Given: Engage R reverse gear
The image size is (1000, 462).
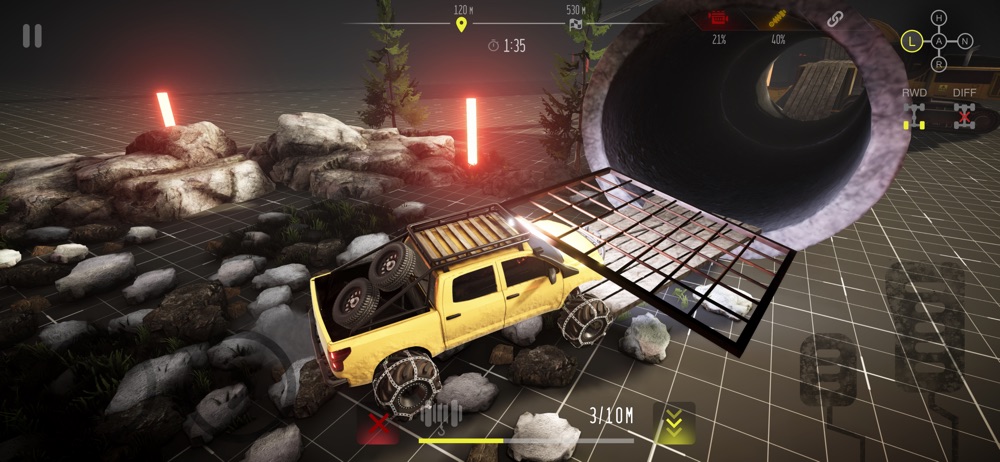Looking at the screenshot, I should (938, 65).
